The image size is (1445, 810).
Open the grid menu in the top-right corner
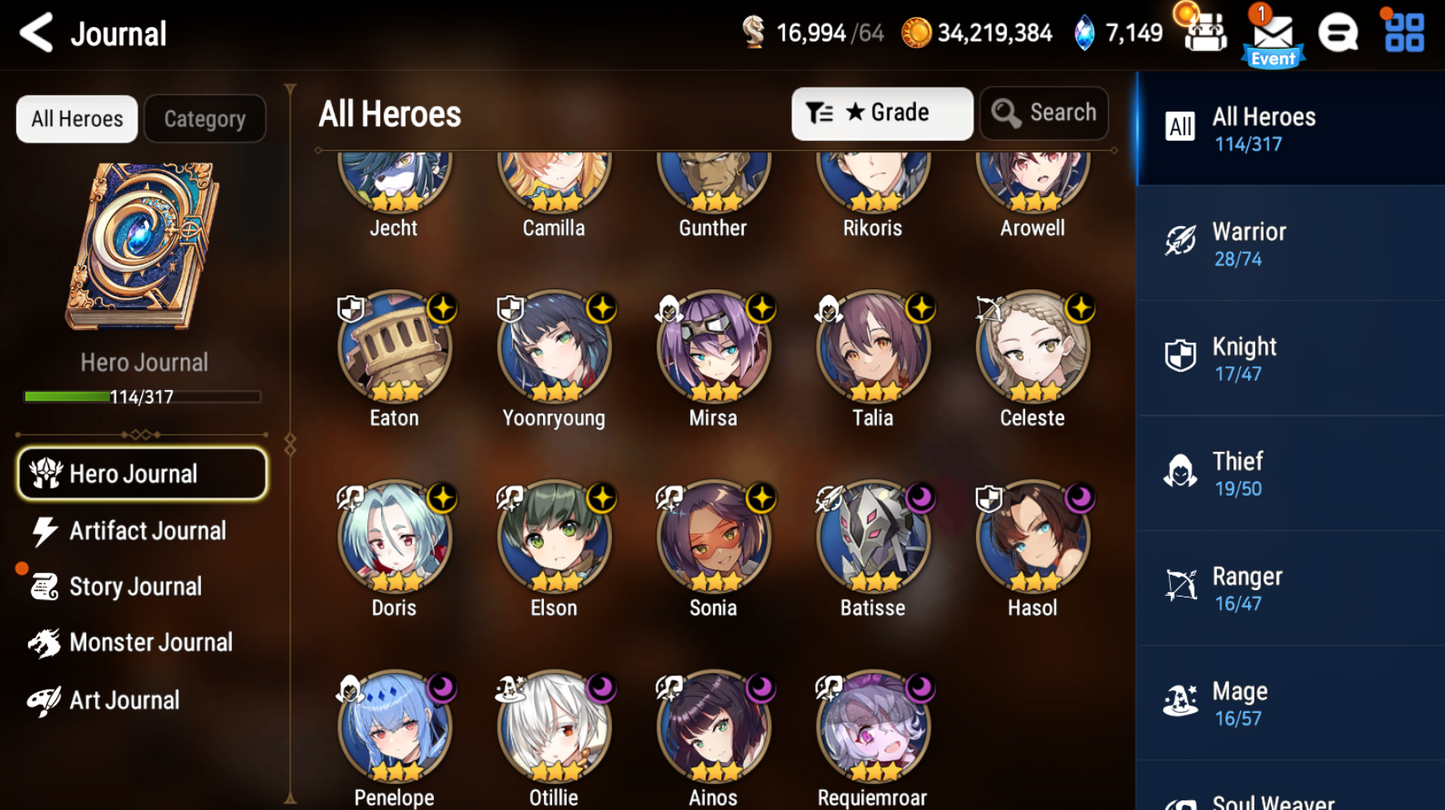[x=1404, y=32]
